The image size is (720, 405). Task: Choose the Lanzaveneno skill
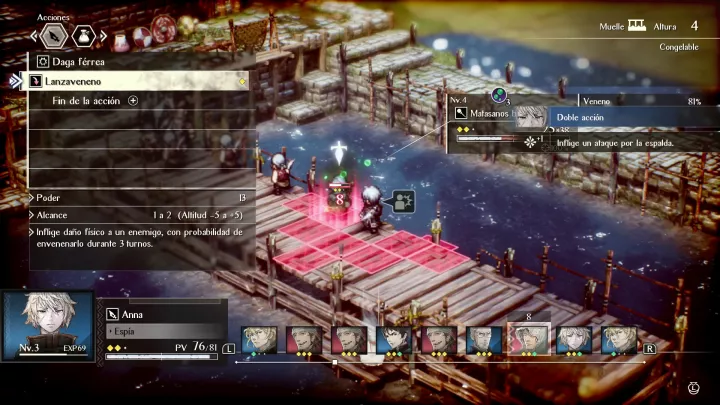click(x=135, y=80)
